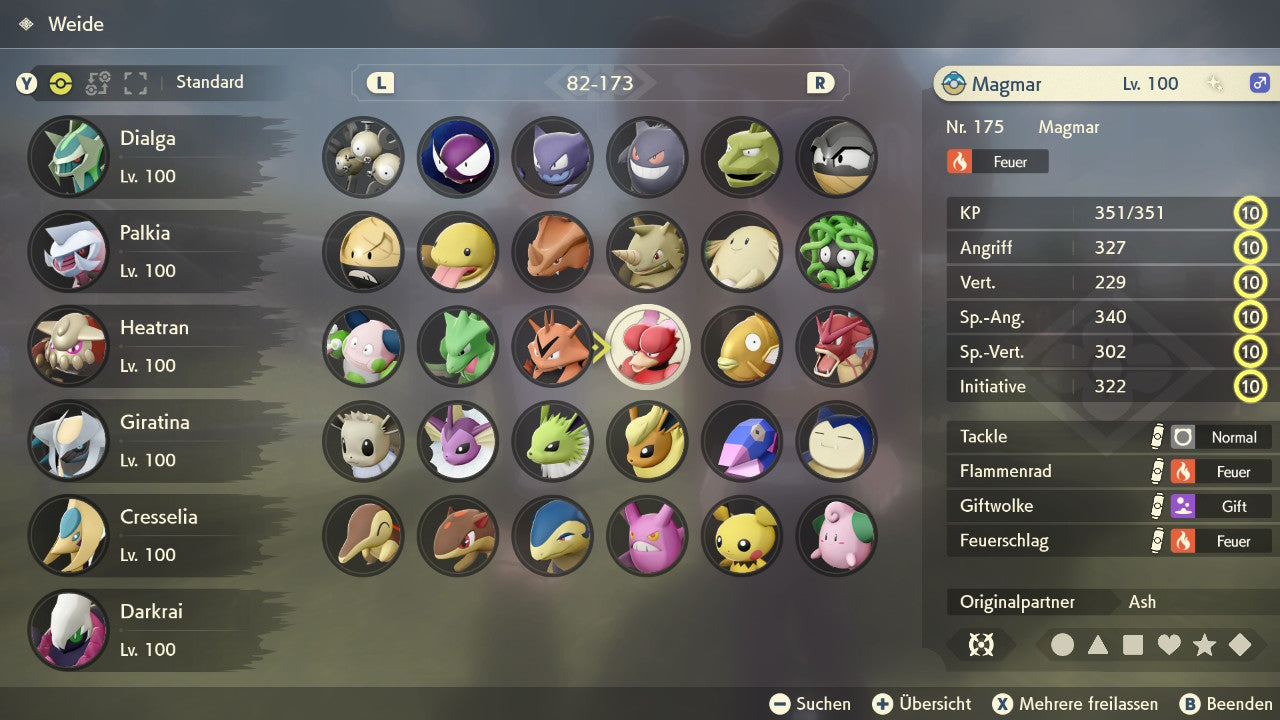Viewport: 1280px width, 720px height.
Task: Click the rearrange Pokémon icon
Action: click(x=97, y=85)
